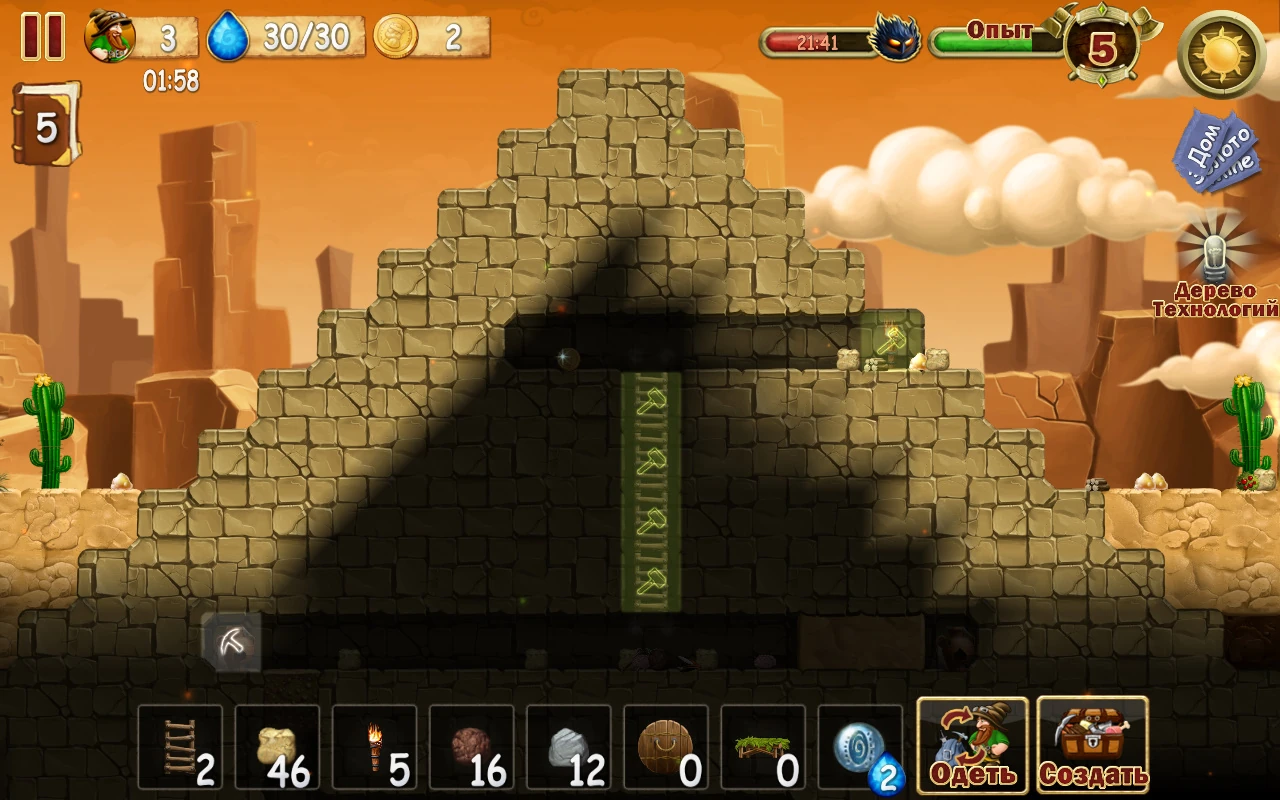The height and width of the screenshot is (800, 1280).
Task: Click the dwarf portrait icon
Action: tap(109, 38)
